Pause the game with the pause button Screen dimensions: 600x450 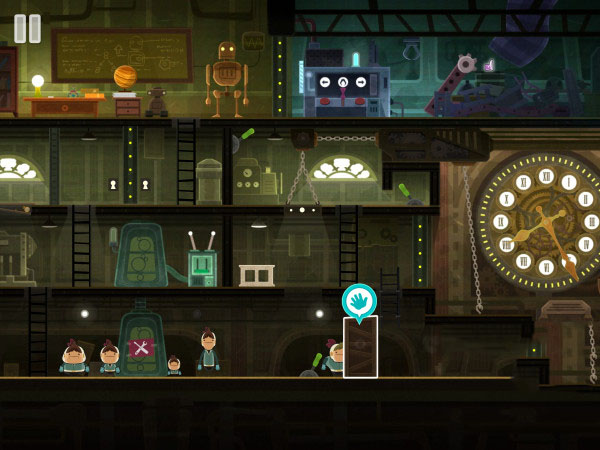pyautogui.click(x=28, y=28)
